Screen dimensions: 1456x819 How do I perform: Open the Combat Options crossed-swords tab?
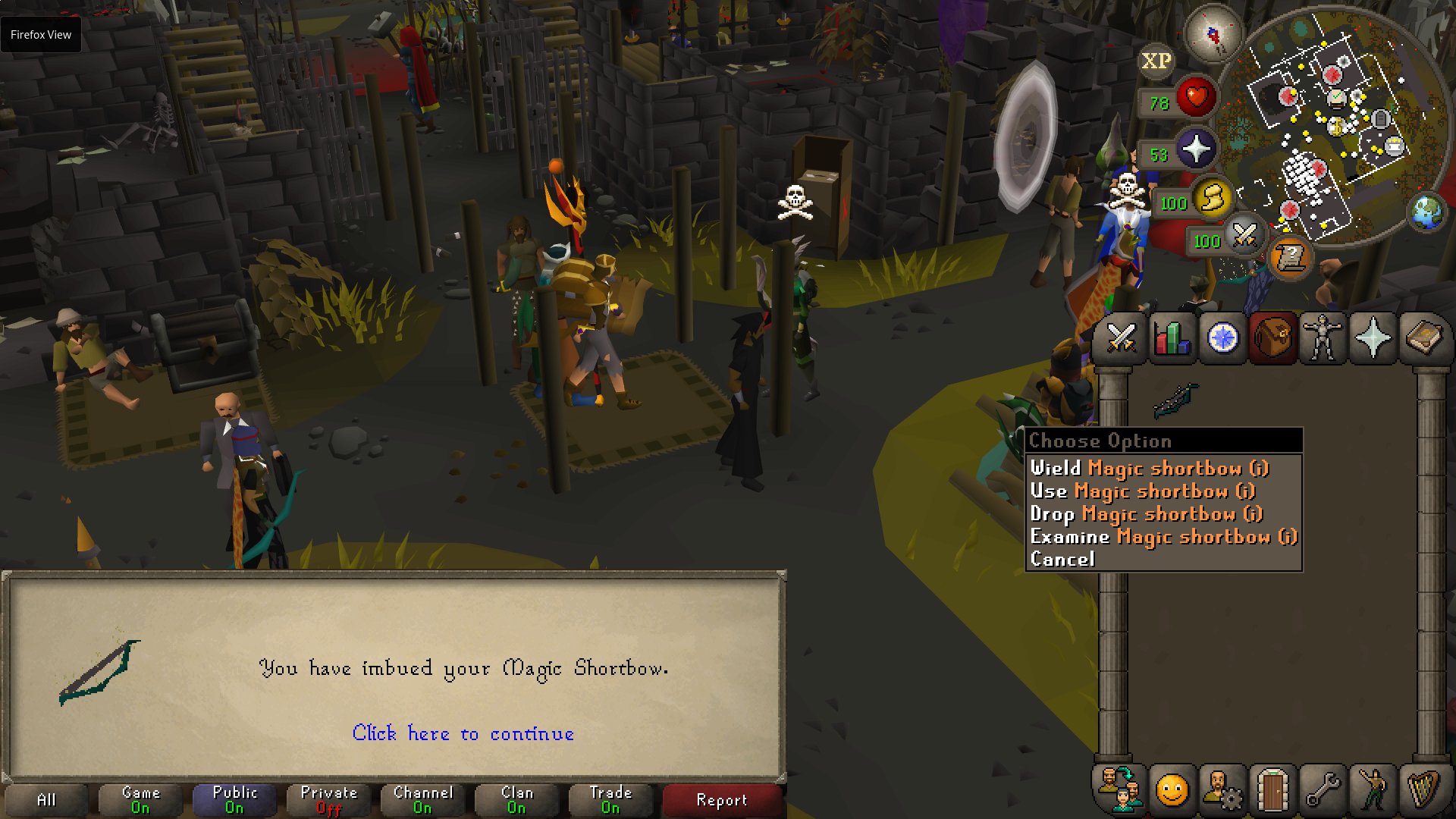[1121, 337]
